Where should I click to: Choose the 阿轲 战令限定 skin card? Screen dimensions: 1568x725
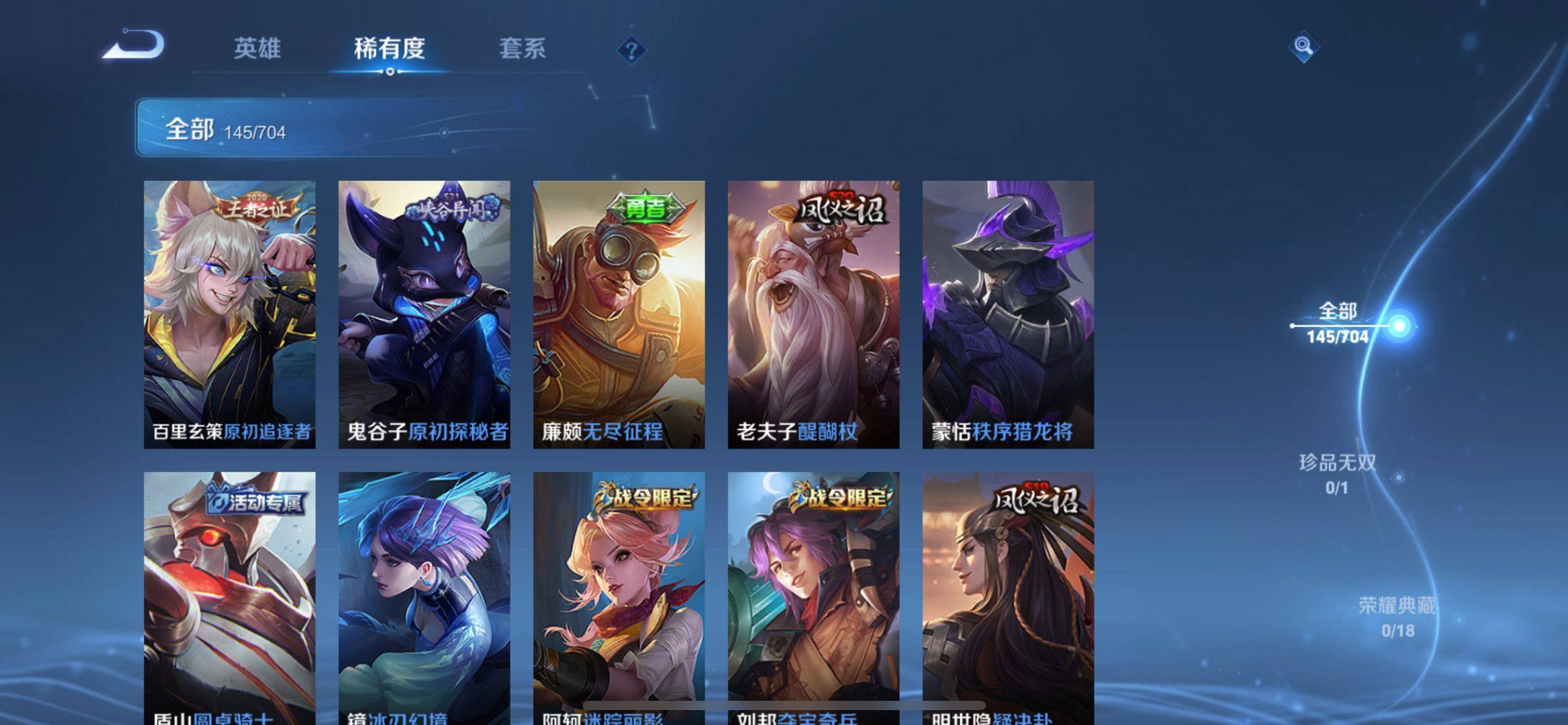[619, 595]
